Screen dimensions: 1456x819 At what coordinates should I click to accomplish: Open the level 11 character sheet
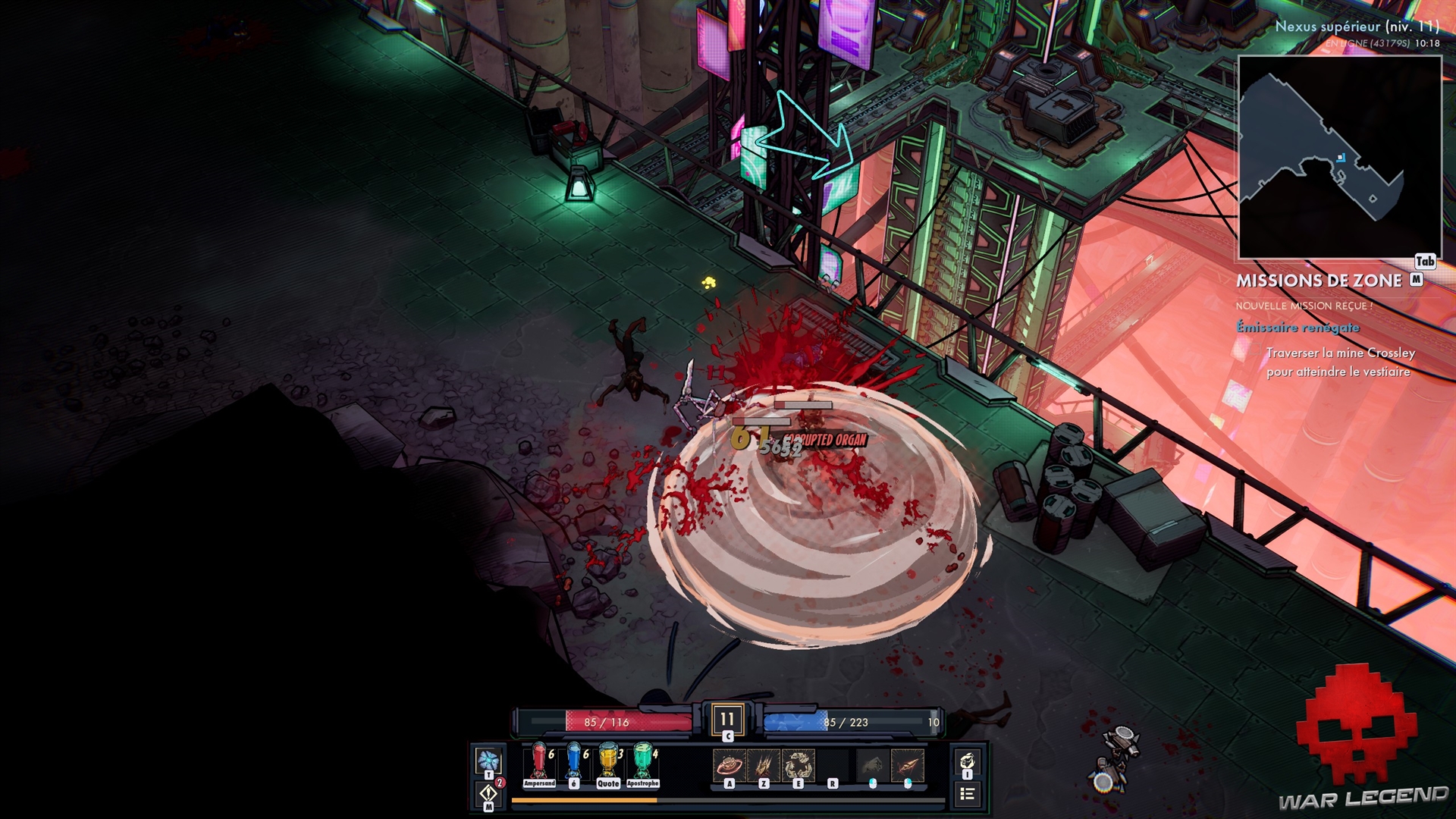pyautogui.click(x=727, y=719)
